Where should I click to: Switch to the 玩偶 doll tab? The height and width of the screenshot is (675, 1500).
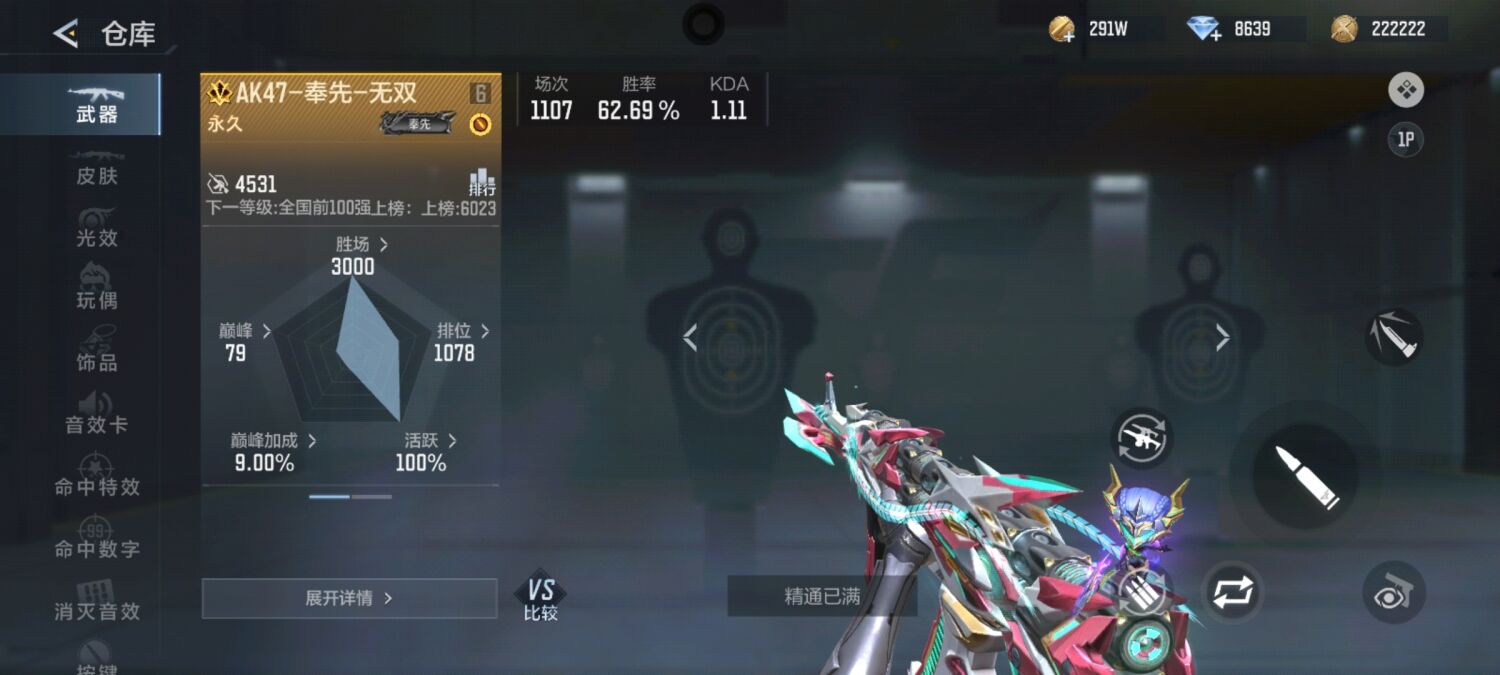coord(96,290)
